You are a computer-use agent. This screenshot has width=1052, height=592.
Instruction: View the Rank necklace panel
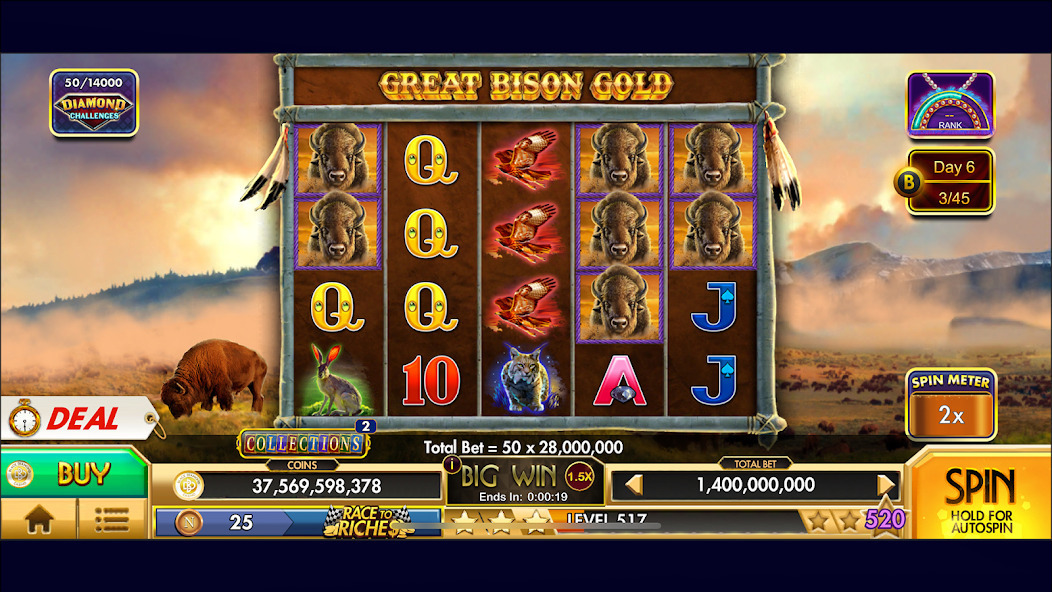tap(950, 104)
